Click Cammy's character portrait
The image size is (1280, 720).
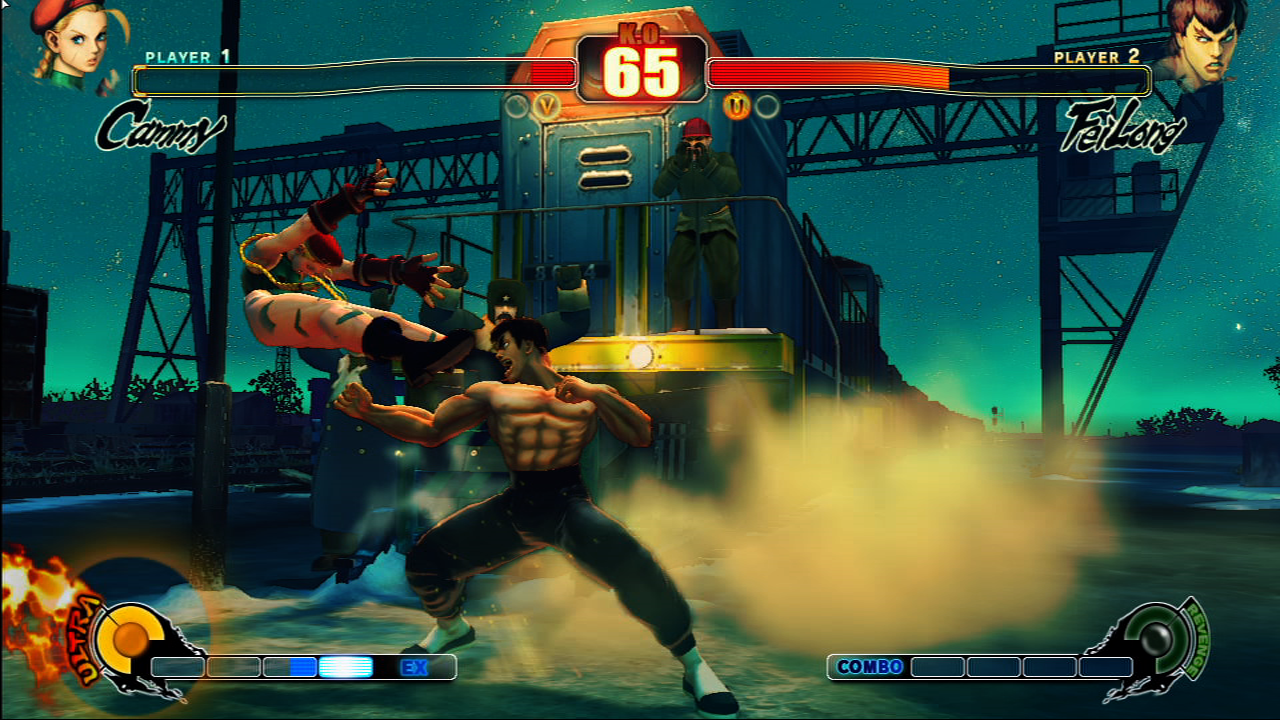pyautogui.click(x=72, y=45)
